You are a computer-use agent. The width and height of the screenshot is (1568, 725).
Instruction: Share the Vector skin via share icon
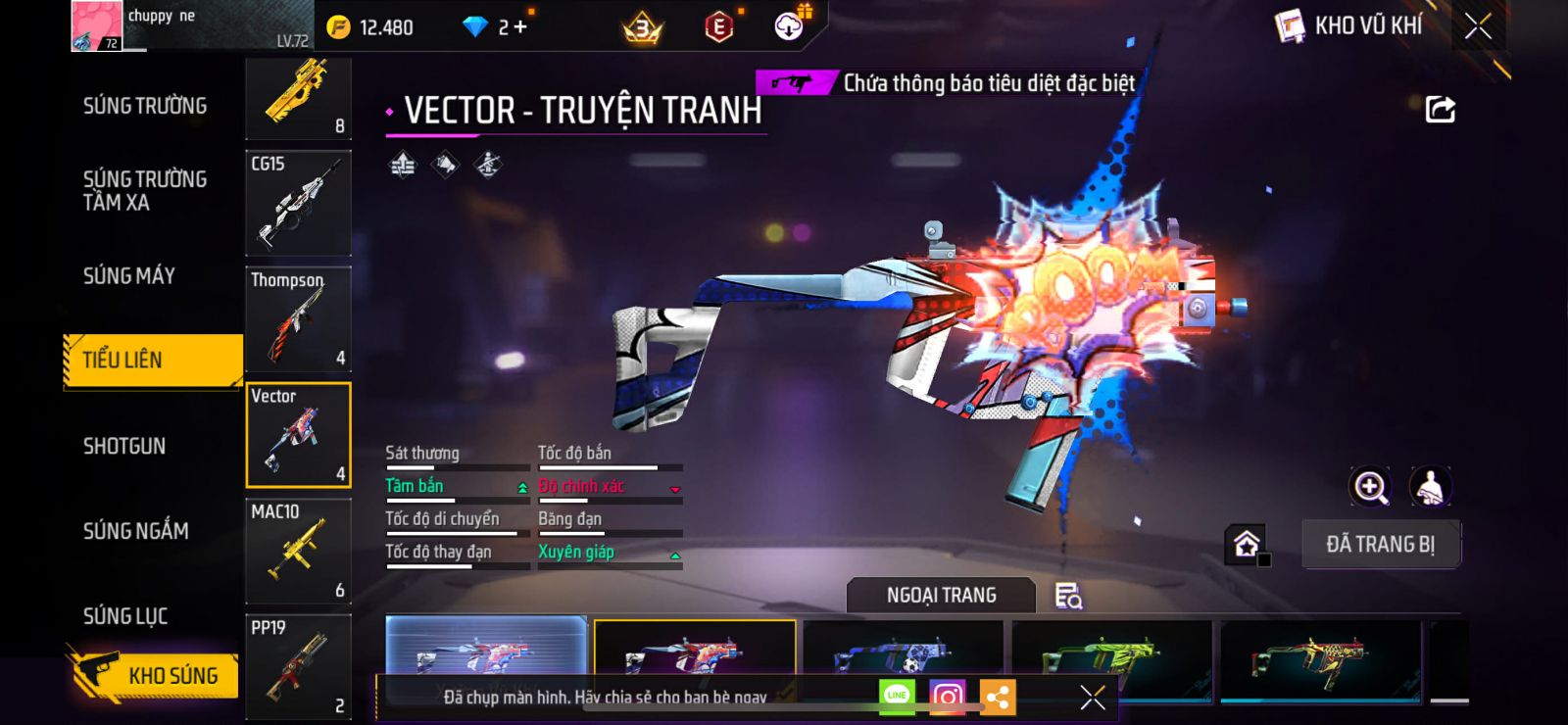tap(1440, 110)
